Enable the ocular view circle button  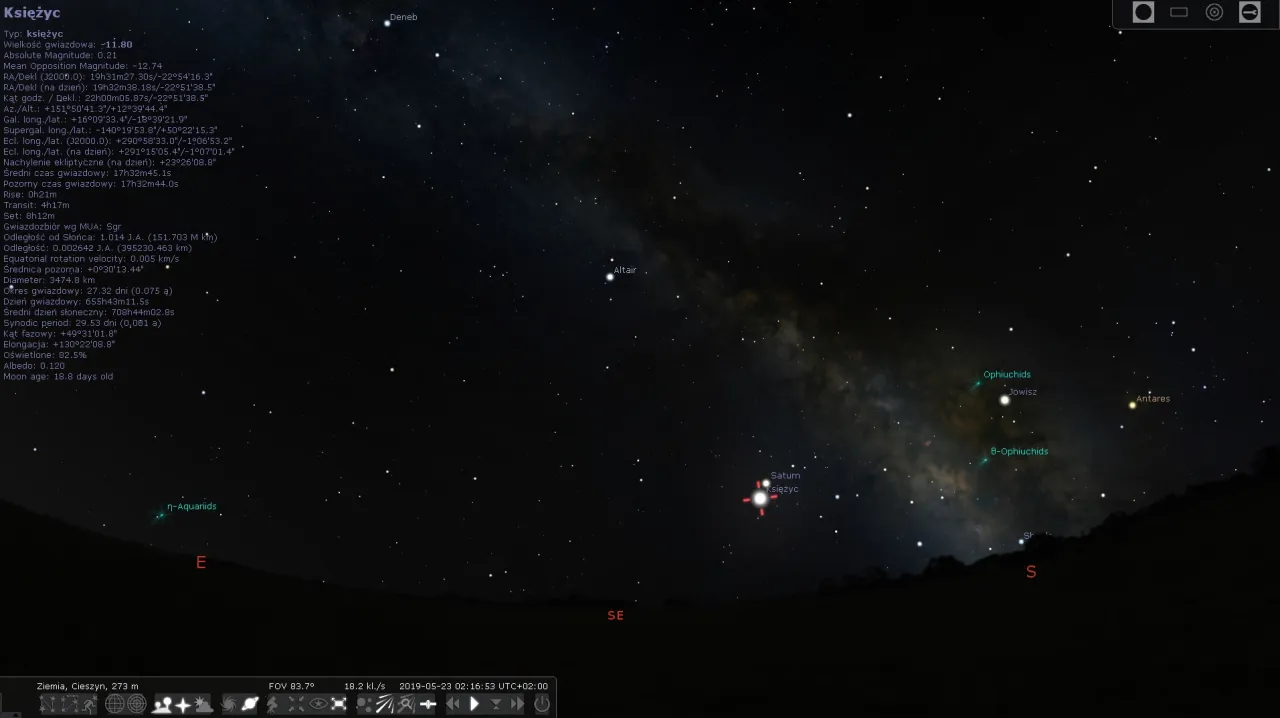(x=1143, y=12)
